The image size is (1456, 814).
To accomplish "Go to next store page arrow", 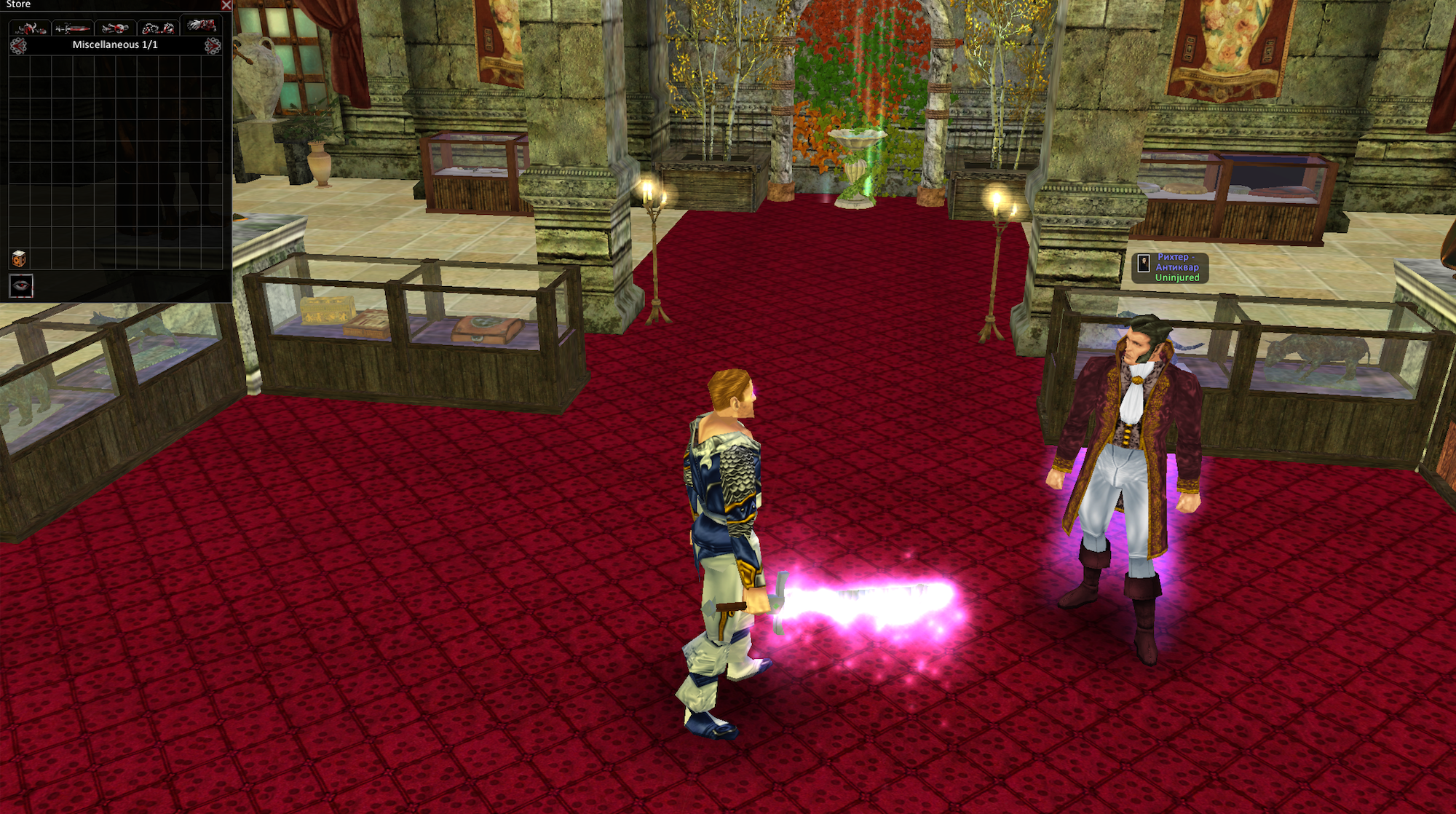I will (213, 46).
